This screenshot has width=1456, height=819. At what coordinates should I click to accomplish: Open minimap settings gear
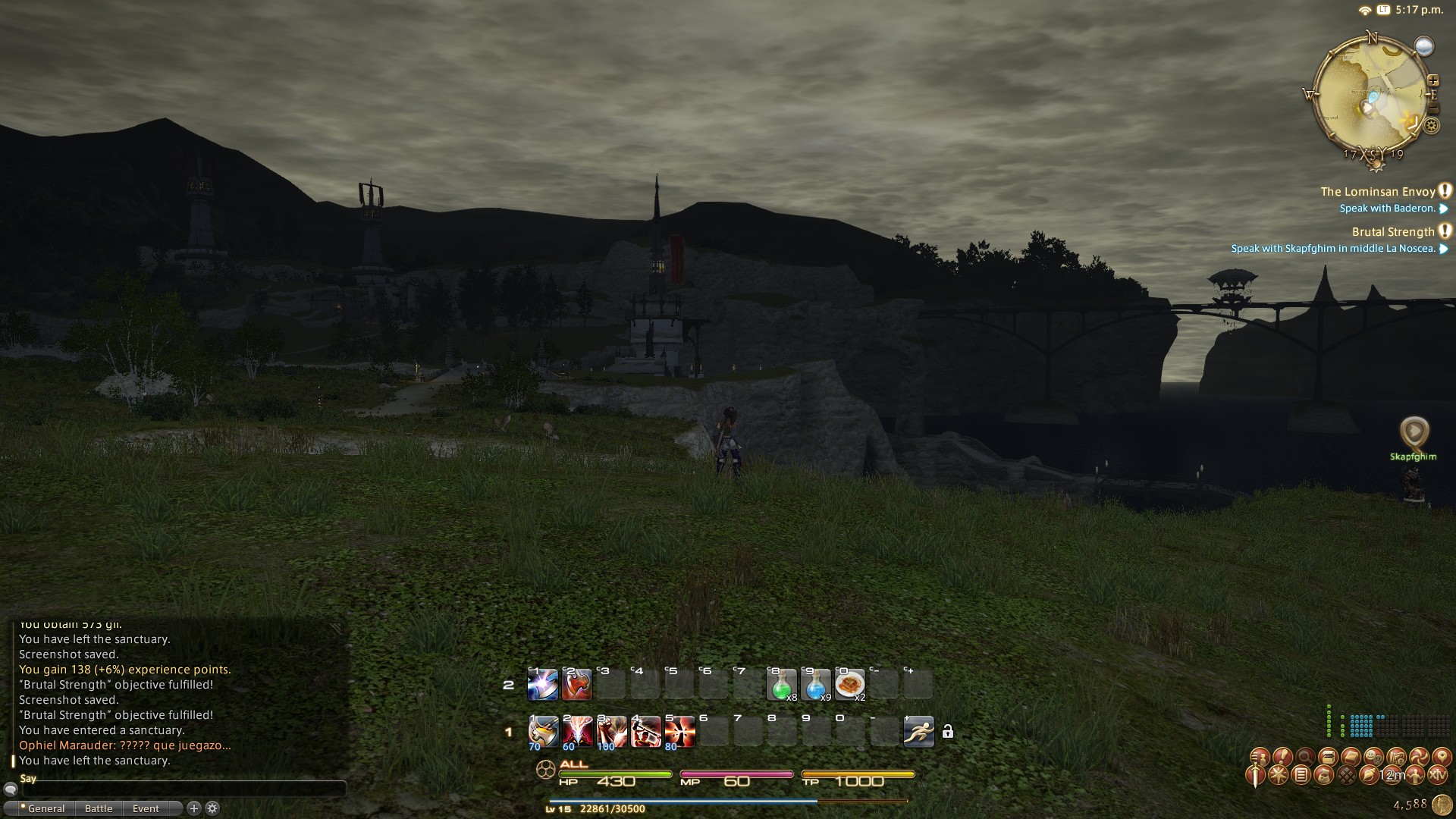point(1432,126)
